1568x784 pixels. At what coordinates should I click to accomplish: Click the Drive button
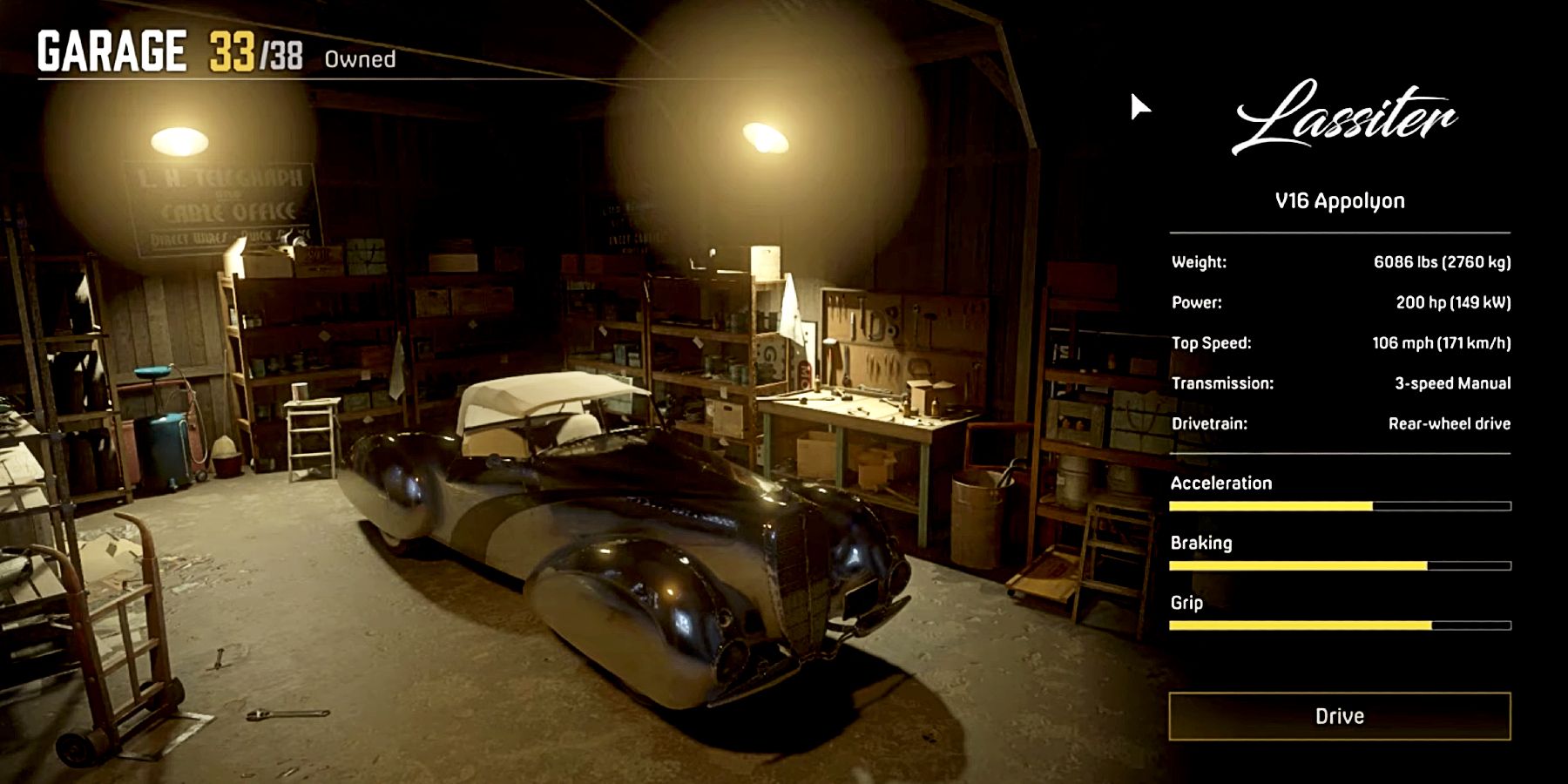pos(1339,716)
